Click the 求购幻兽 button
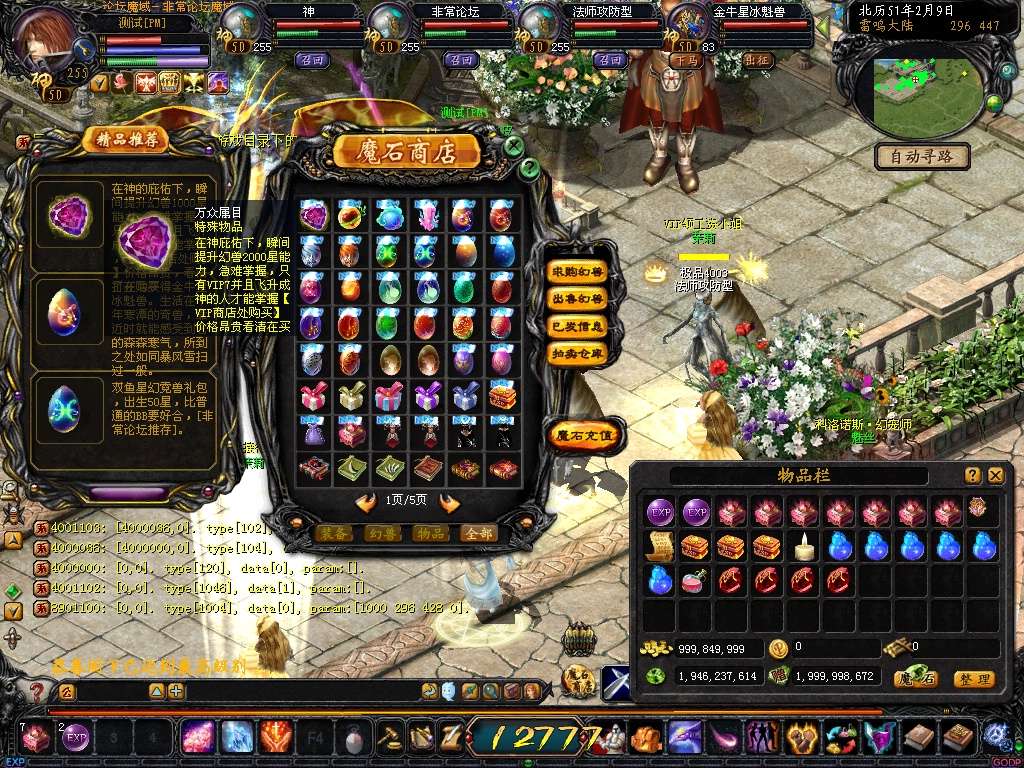1024x768 pixels. tap(577, 271)
